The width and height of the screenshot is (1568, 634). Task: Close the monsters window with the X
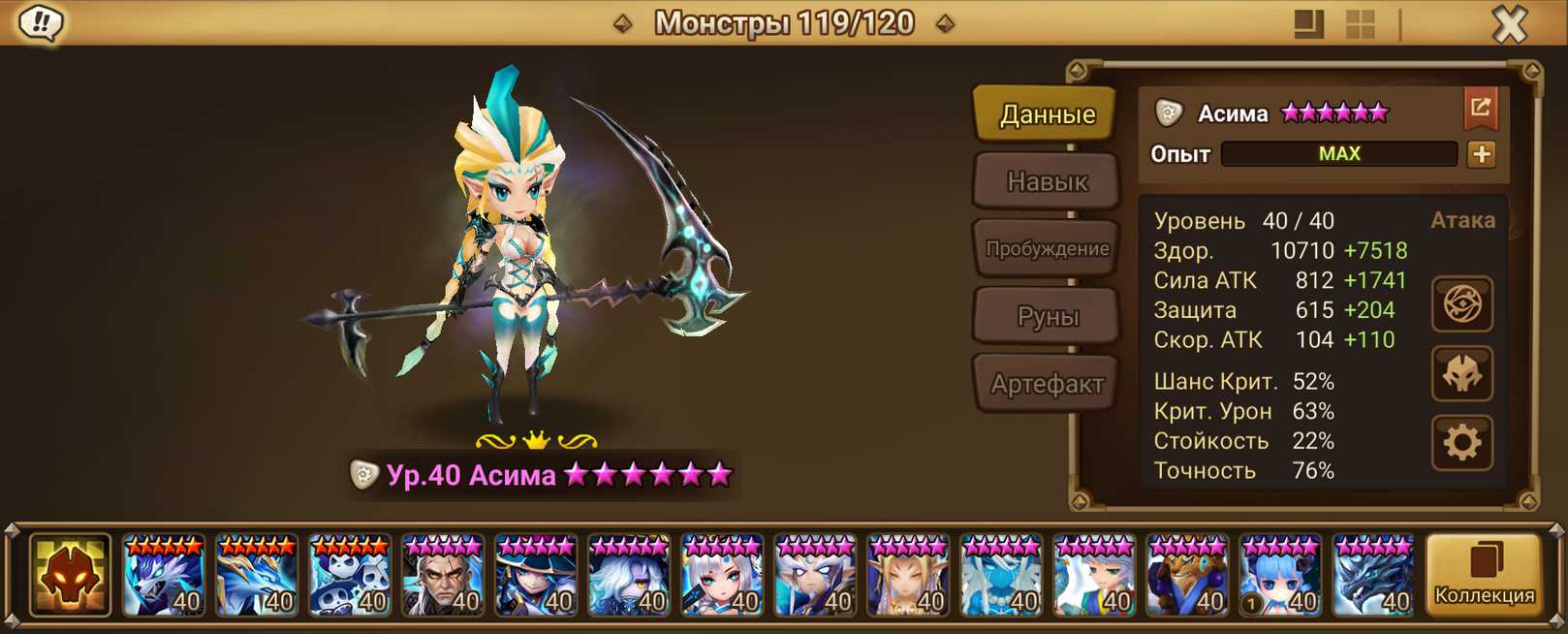coord(1509,24)
